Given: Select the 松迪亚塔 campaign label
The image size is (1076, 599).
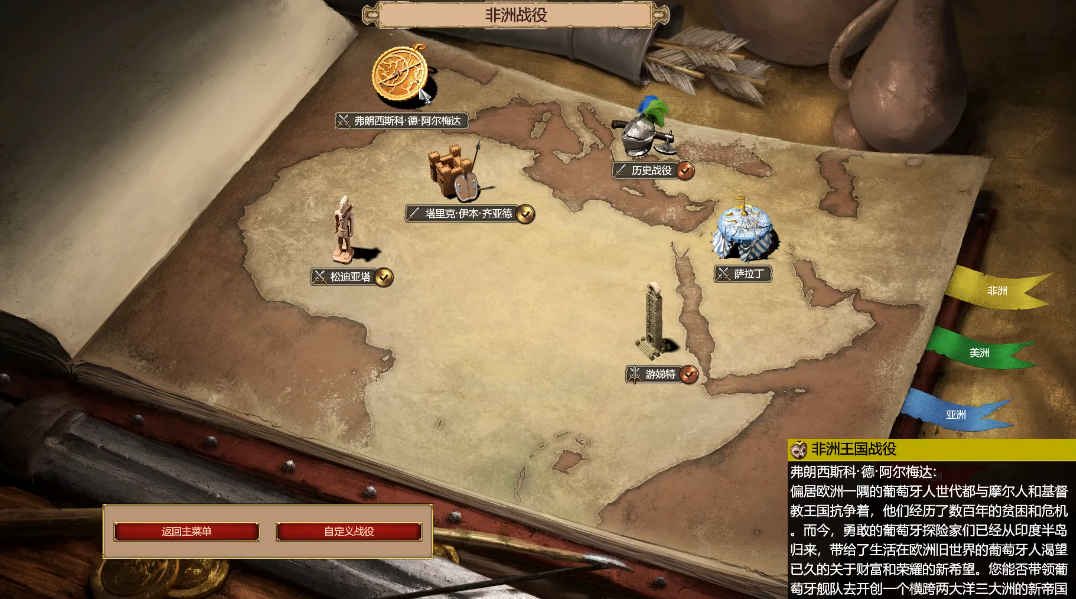Looking at the screenshot, I should [x=350, y=277].
